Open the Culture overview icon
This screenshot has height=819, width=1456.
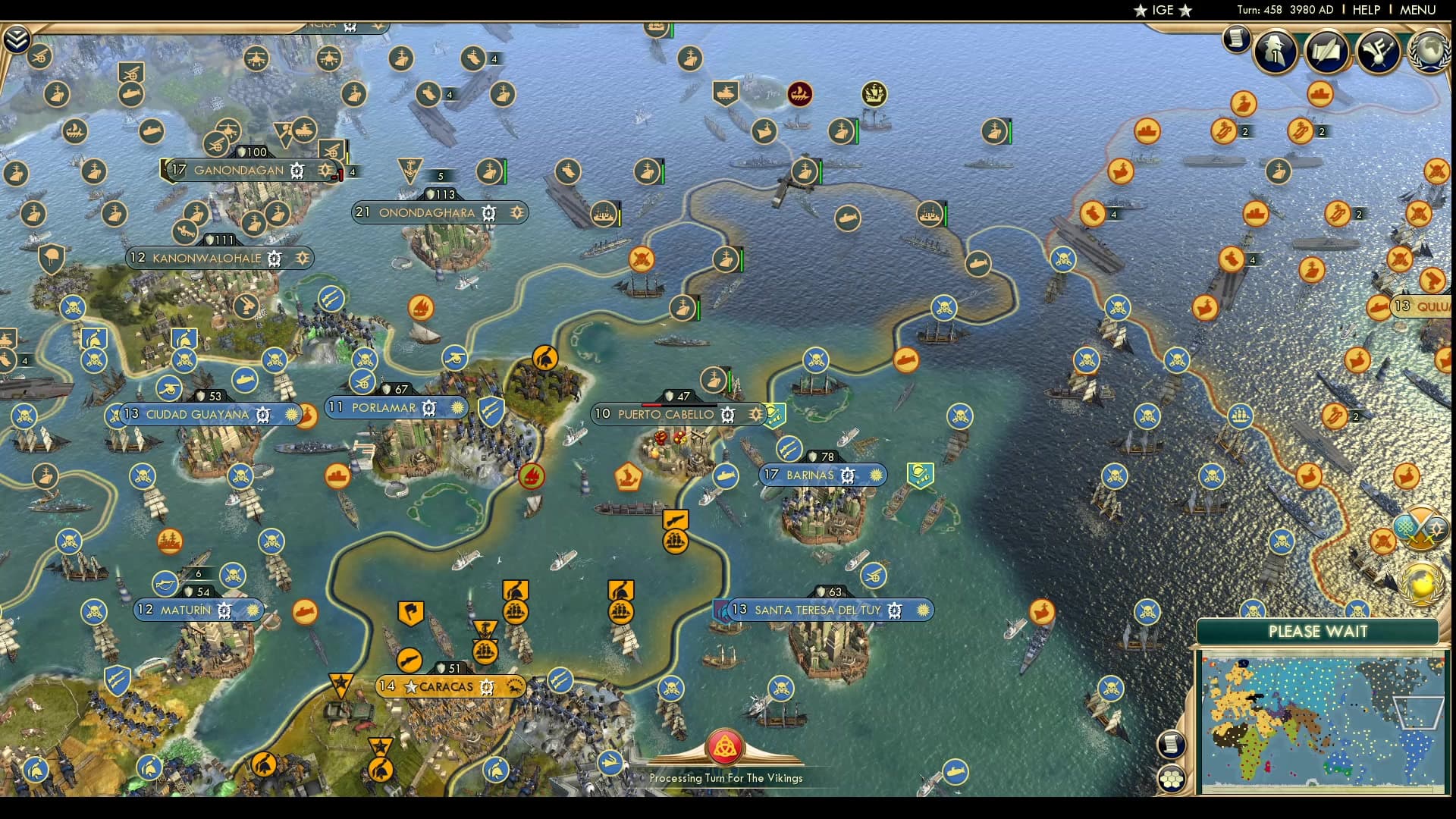coord(1378,52)
